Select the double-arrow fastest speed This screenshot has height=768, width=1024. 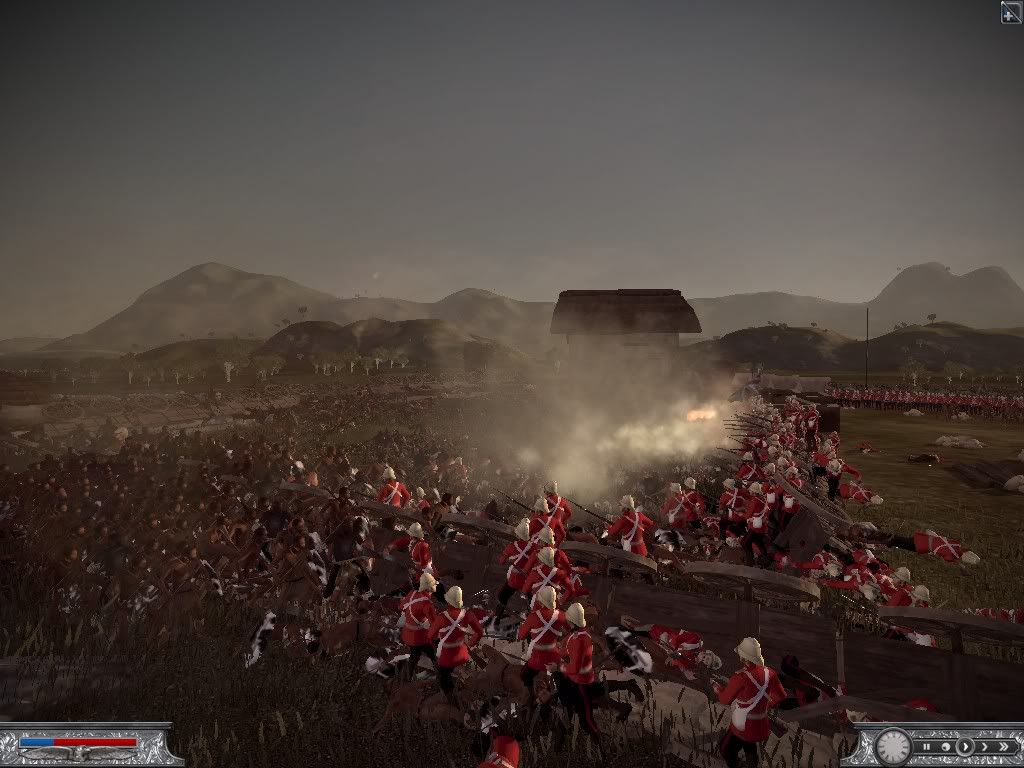(1003, 746)
